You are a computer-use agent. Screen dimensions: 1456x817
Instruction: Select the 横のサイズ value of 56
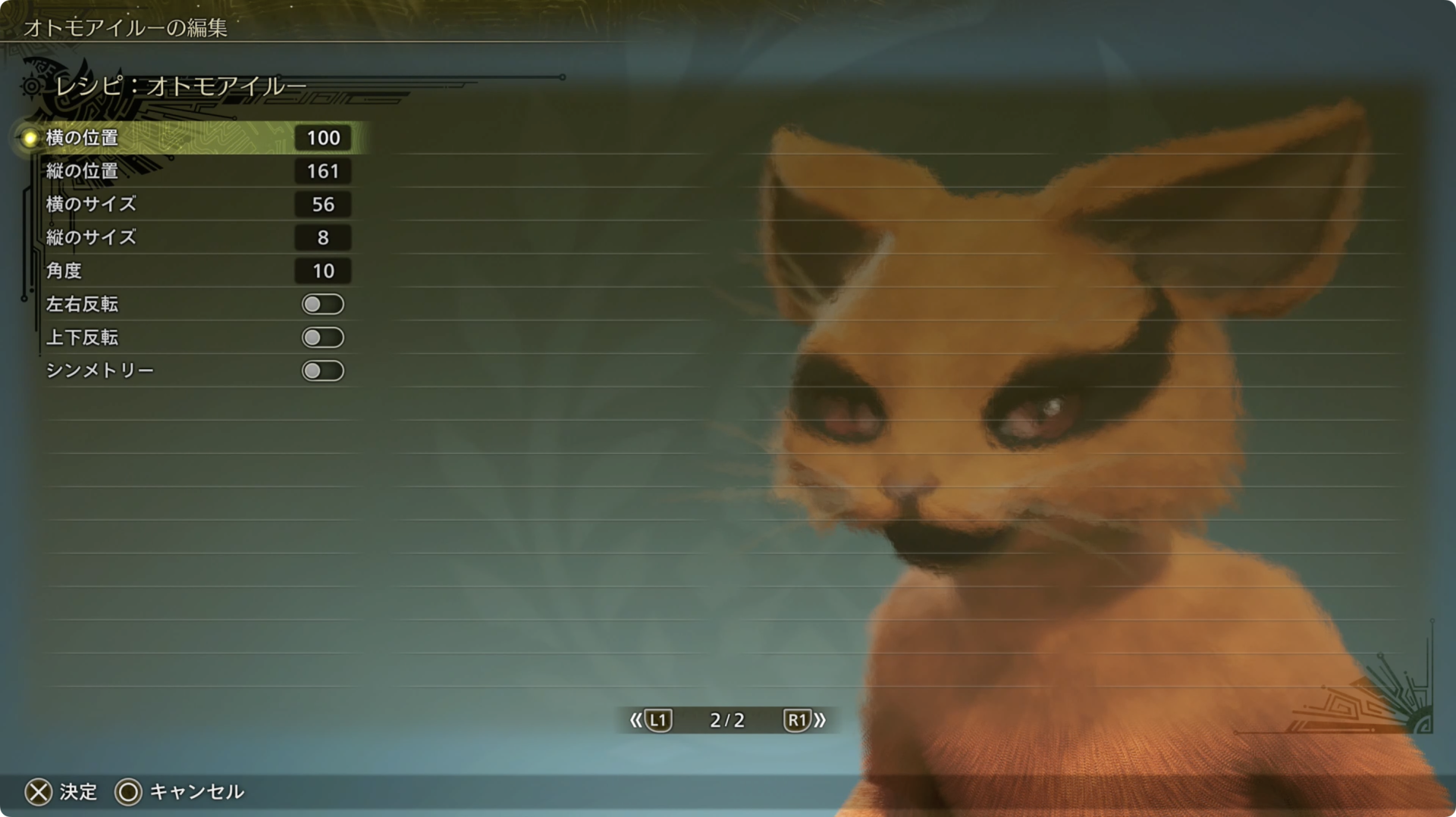click(323, 205)
